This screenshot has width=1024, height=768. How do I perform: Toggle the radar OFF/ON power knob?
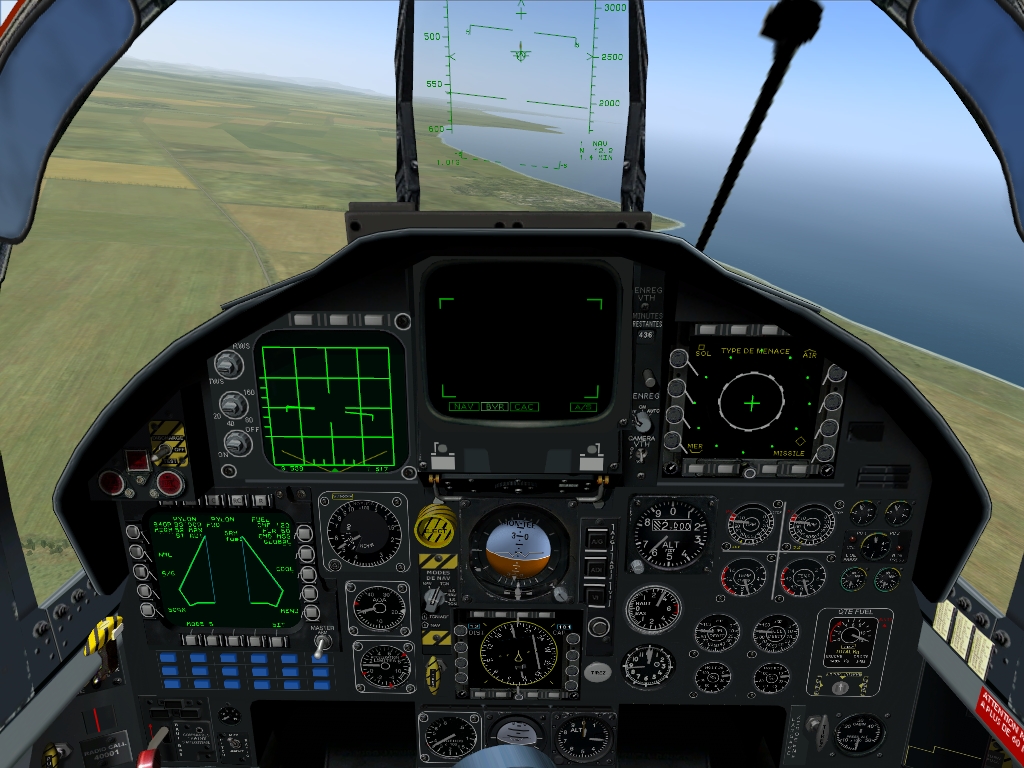click(237, 442)
